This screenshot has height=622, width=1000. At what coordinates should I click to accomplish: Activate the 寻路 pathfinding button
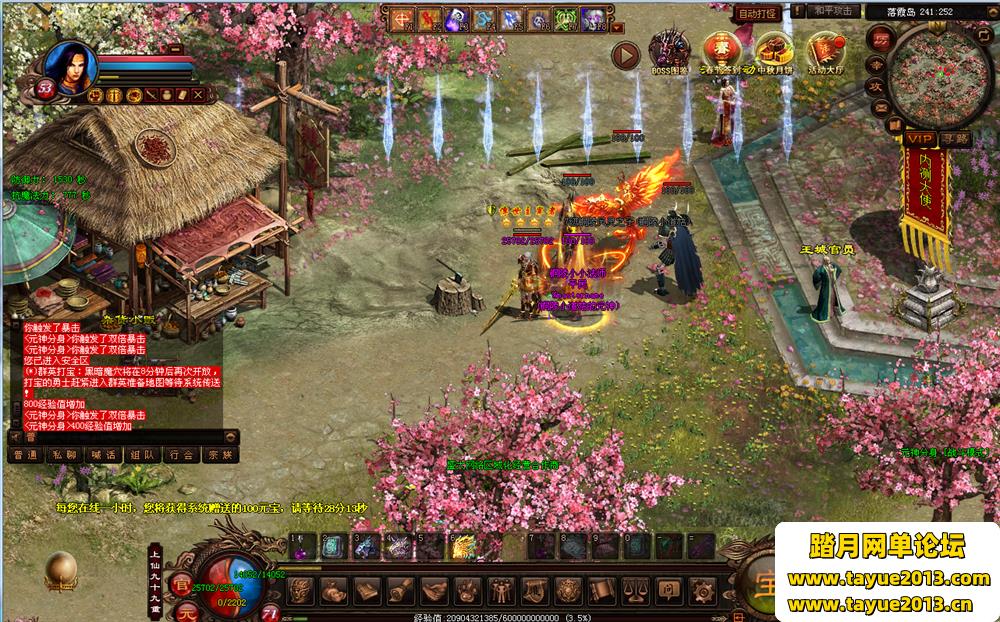click(x=955, y=138)
